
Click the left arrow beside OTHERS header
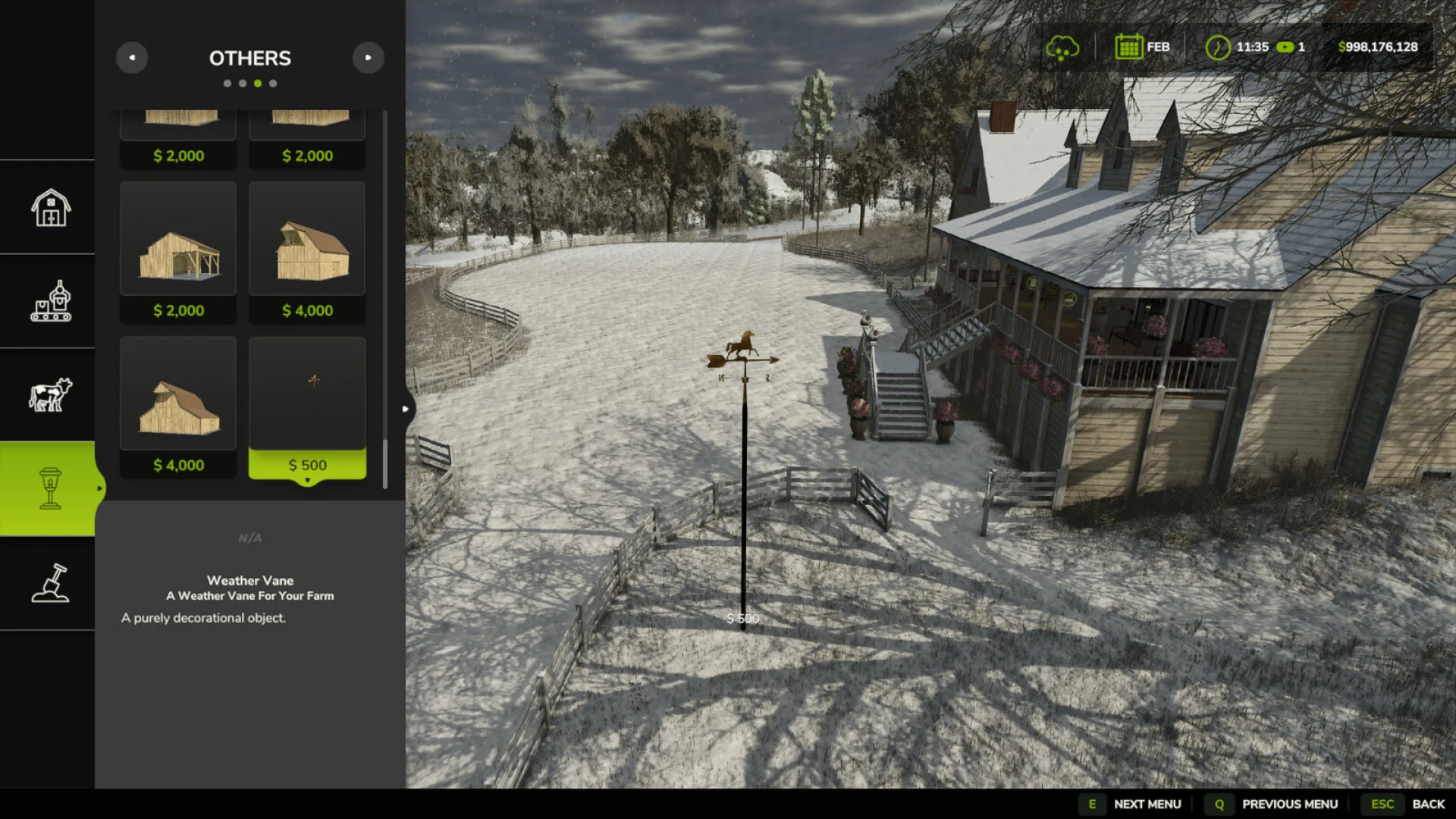(x=132, y=58)
